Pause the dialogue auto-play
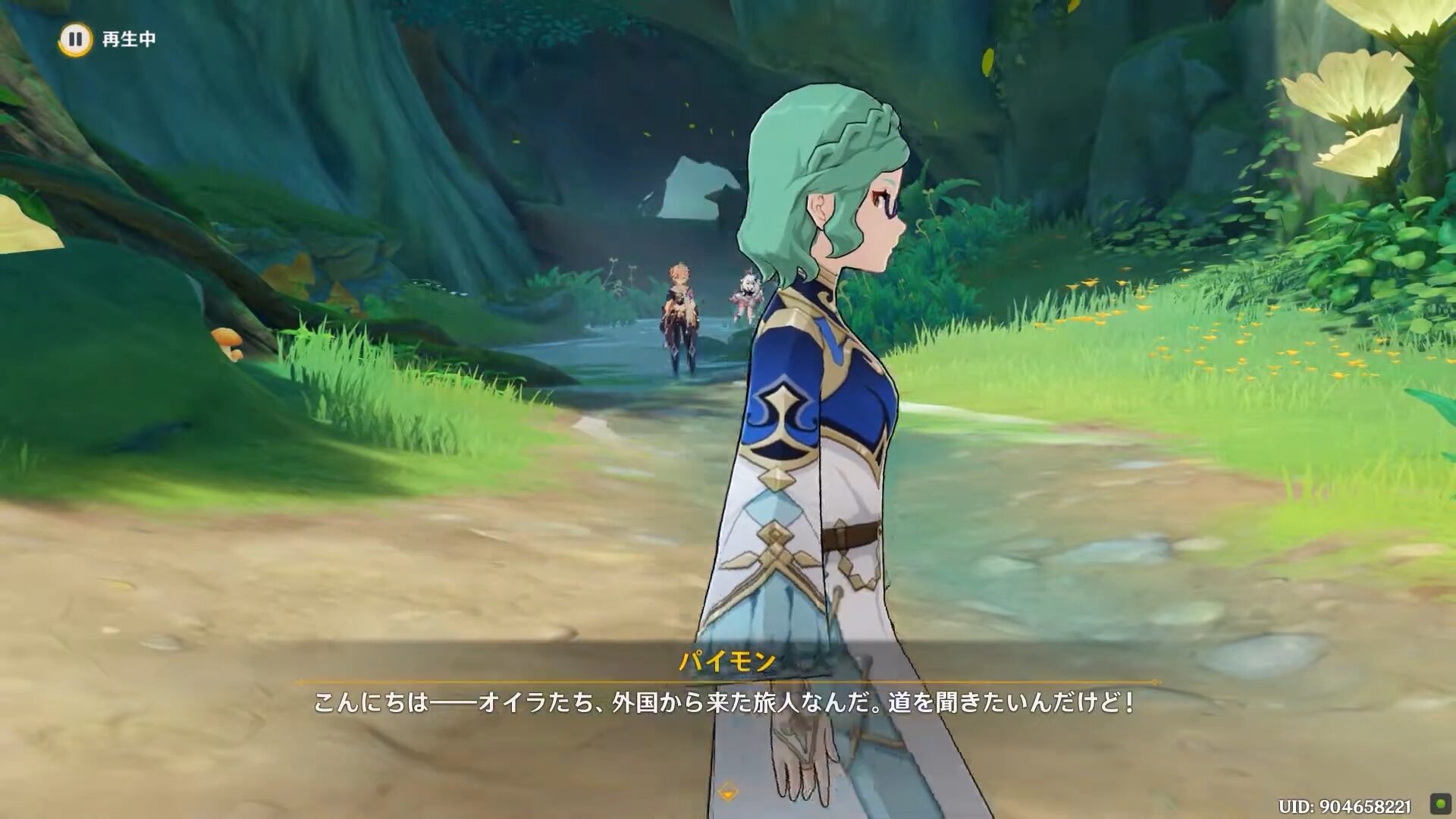 pyautogui.click(x=75, y=39)
